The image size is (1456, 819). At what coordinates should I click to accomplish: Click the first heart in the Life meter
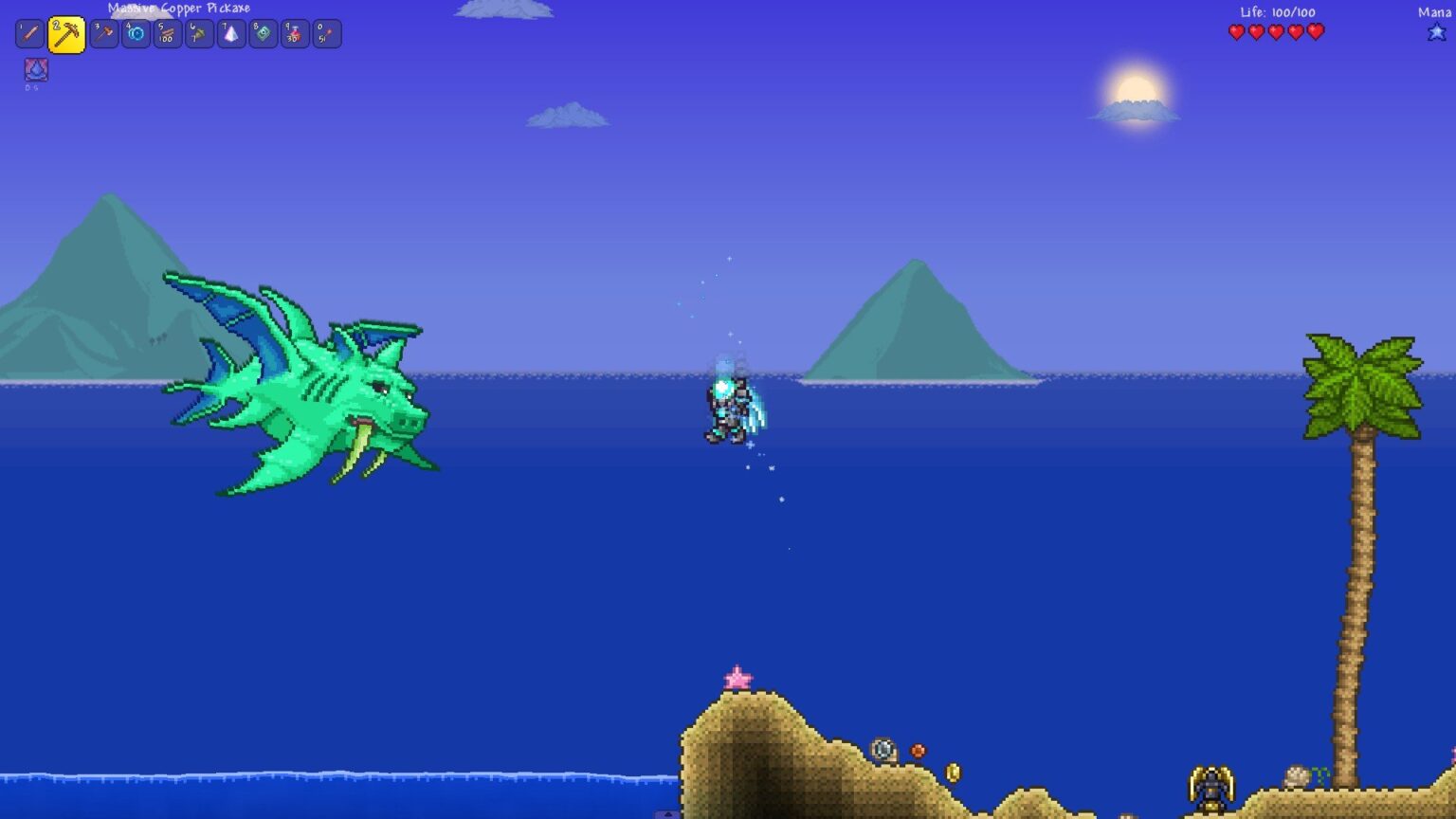(x=1236, y=31)
